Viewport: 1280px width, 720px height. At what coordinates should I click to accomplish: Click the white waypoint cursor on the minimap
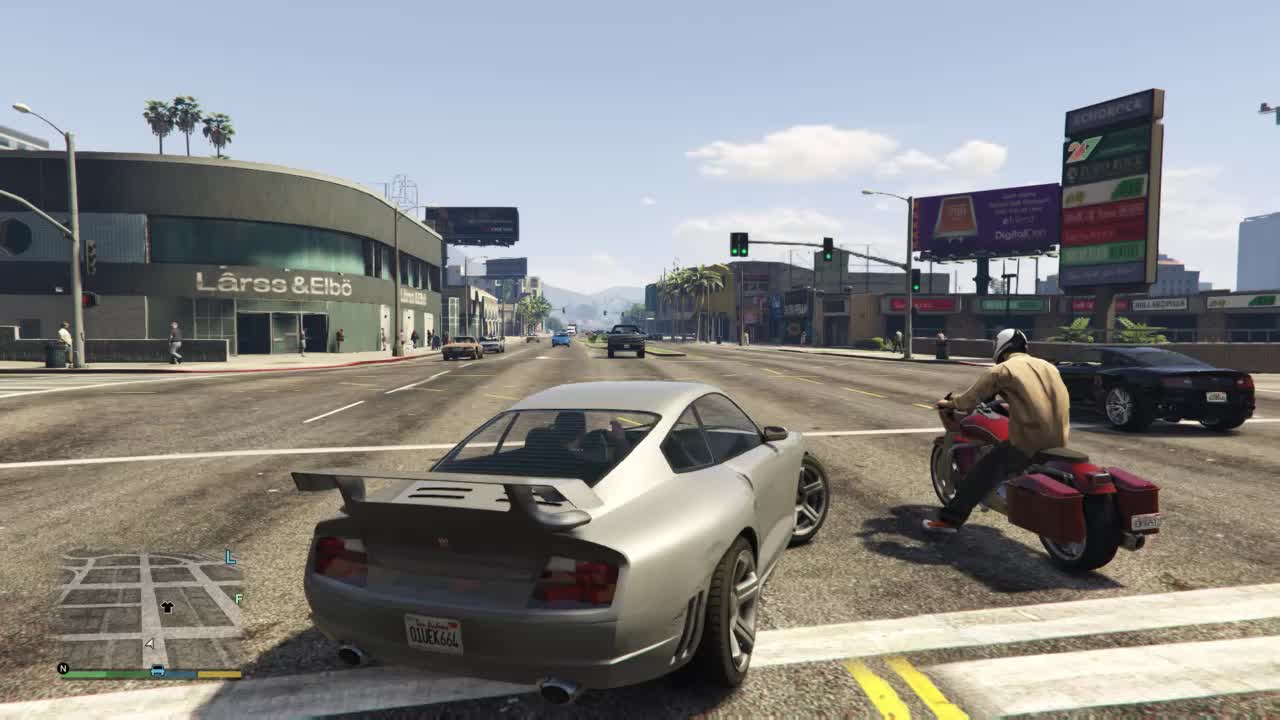point(150,644)
